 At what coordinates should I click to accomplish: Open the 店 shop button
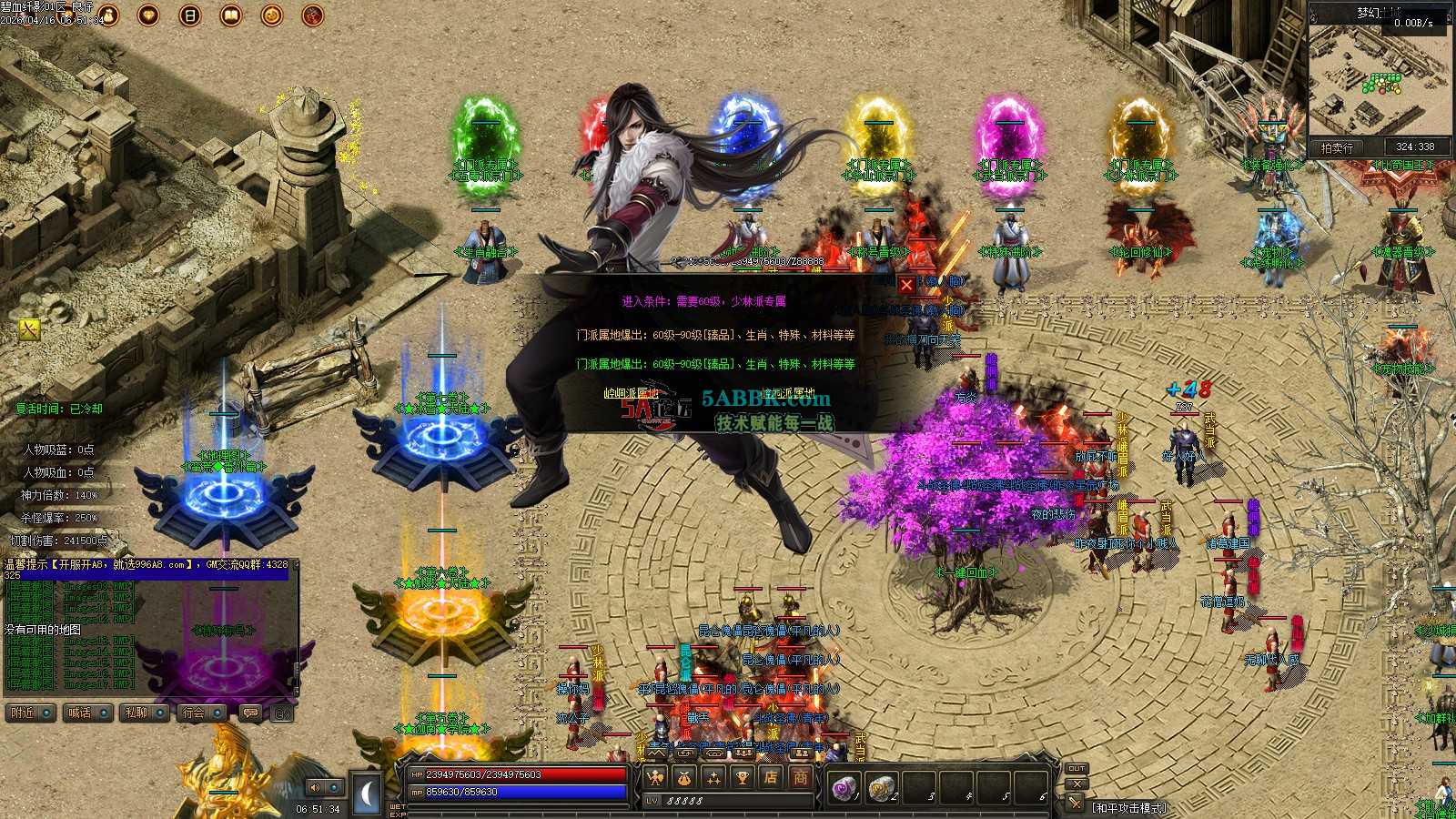pyautogui.click(x=772, y=777)
